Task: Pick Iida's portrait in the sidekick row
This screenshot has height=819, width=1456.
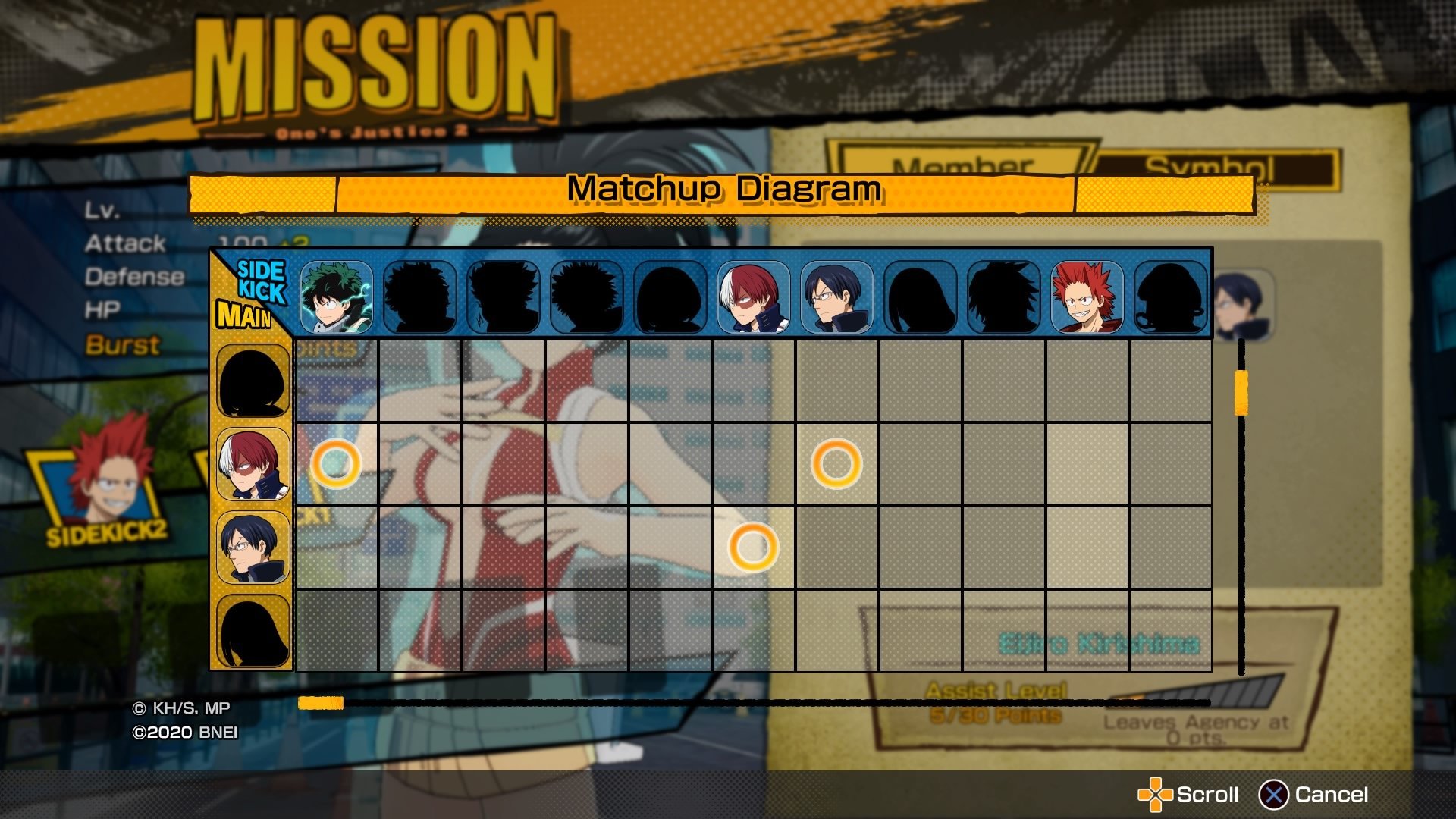Action: pyautogui.click(x=836, y=297)
